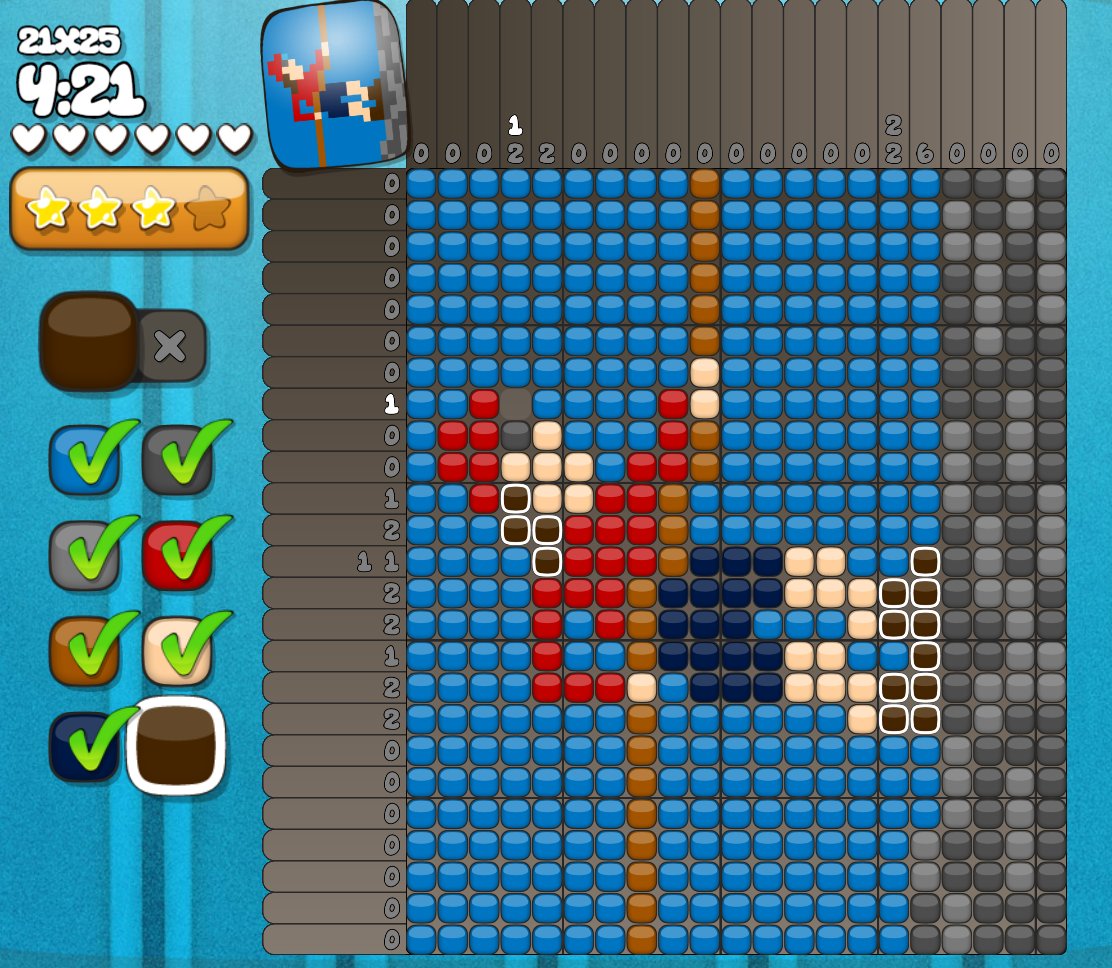
Task: Switch to the X cross-out marker
Action: coord(171,346)
